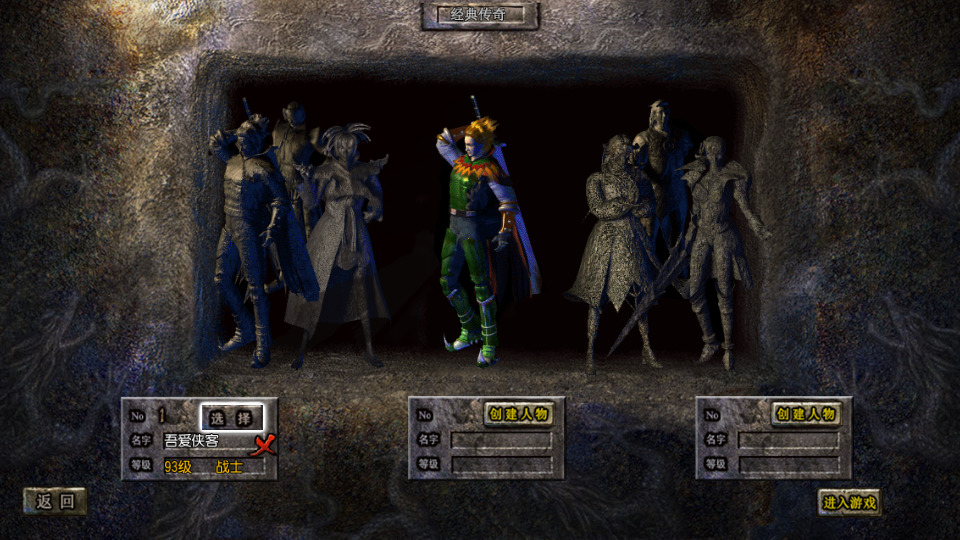This screenshot has height=540, width=960.
Task: Delete character 吾爱侠客 with the red X
Action: [x=264, y=444]
